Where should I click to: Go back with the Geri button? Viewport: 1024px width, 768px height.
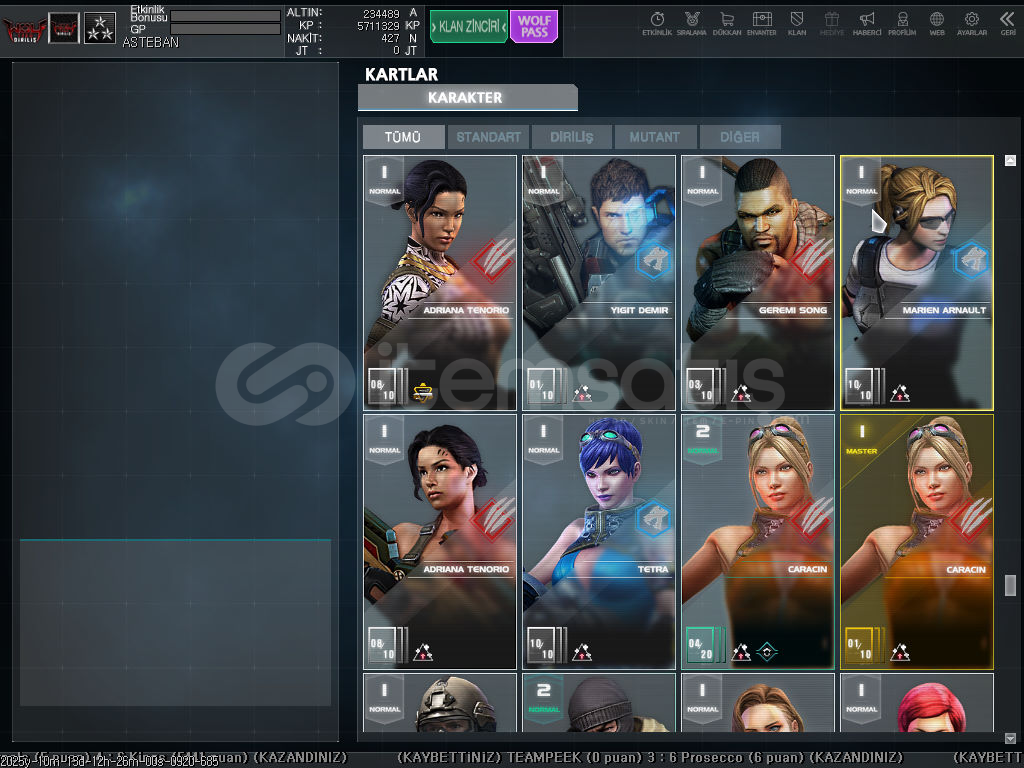(x=1007, y=23)
